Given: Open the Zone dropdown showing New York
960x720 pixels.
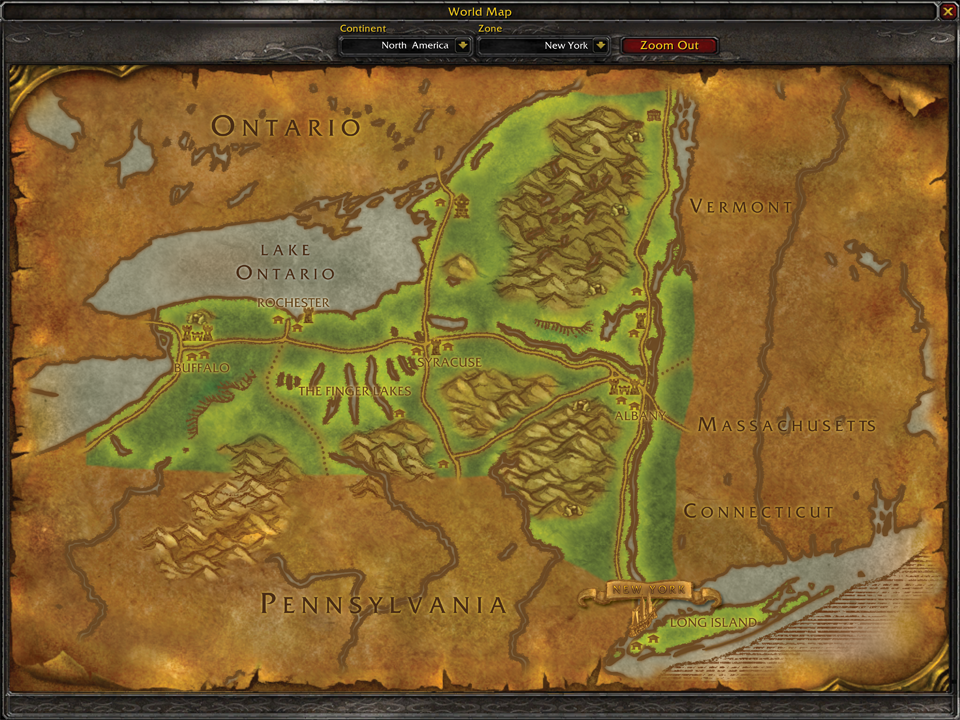Looking at the screenshot, I should [600, 45].
